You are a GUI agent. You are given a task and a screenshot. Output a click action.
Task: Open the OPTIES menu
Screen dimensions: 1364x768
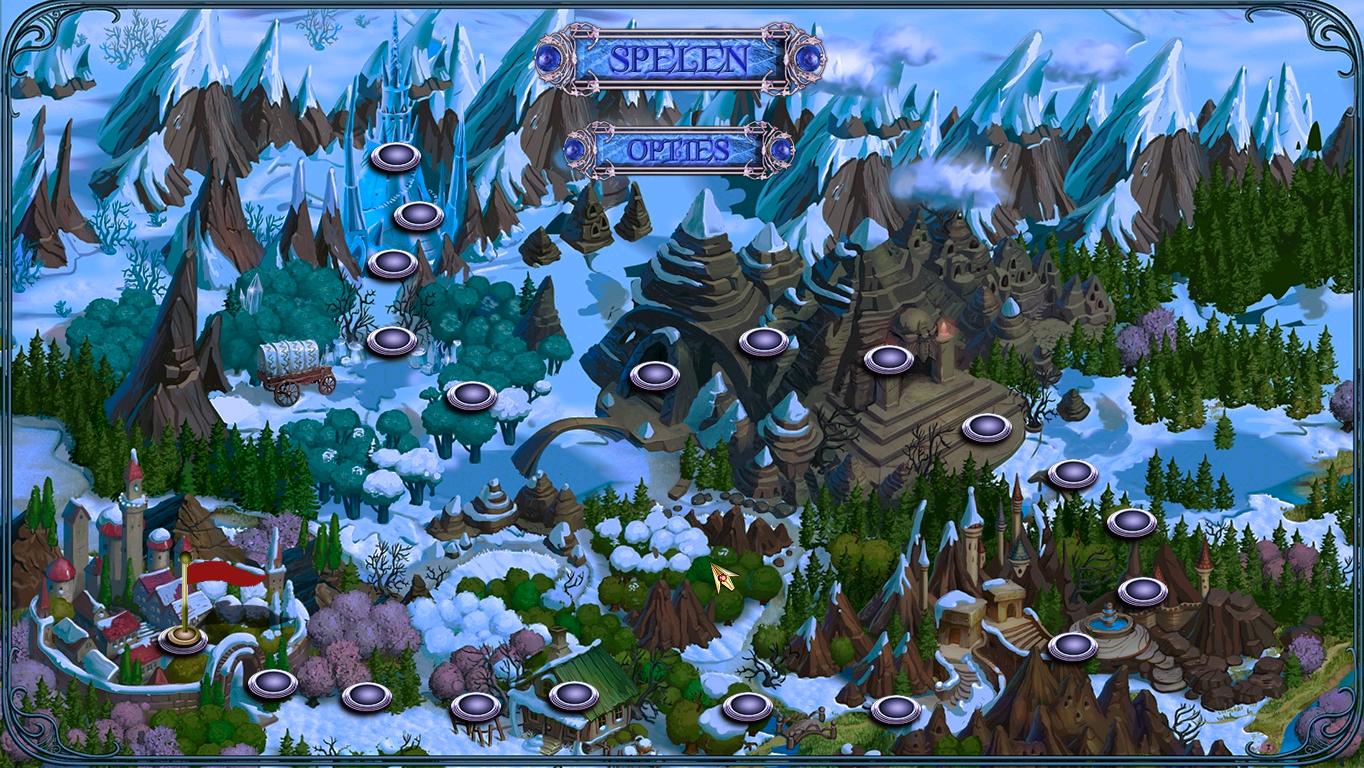click(x=679, y=151)
